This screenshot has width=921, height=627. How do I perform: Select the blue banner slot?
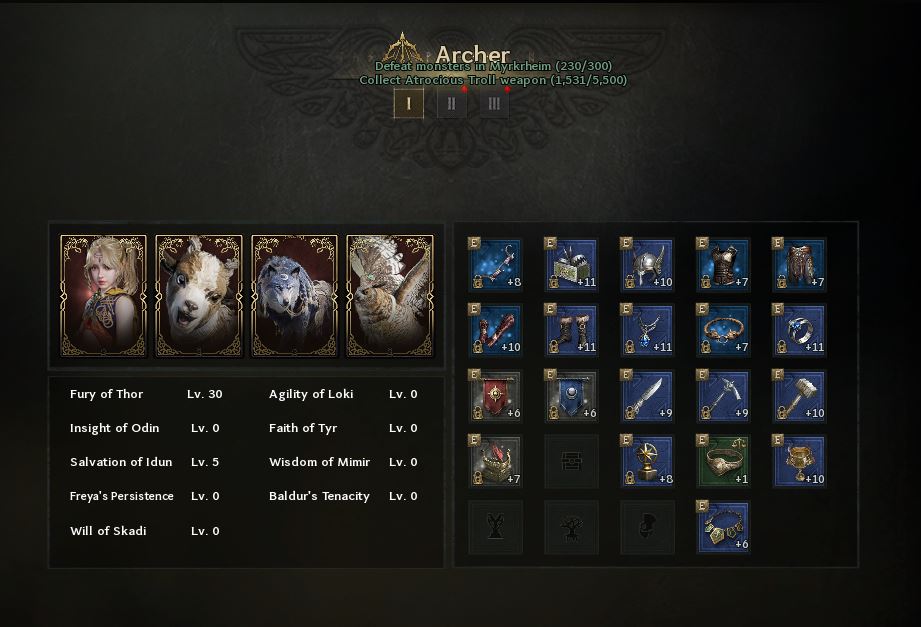point(572,396)
